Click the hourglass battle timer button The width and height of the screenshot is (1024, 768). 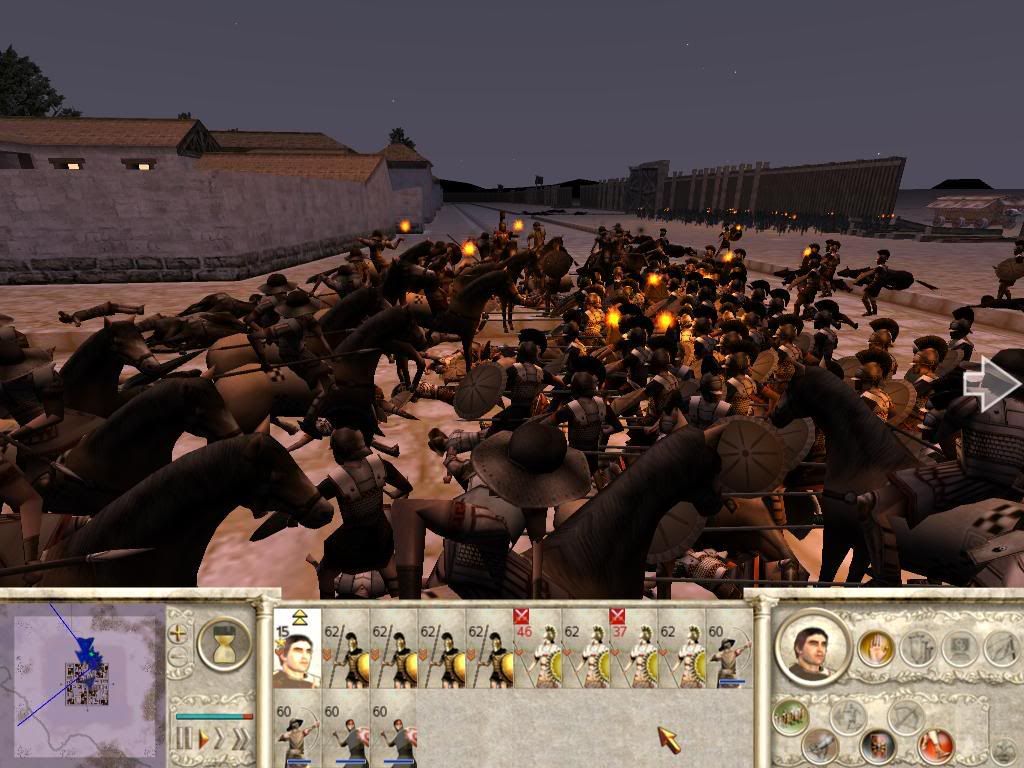click(x=224, y=644)
